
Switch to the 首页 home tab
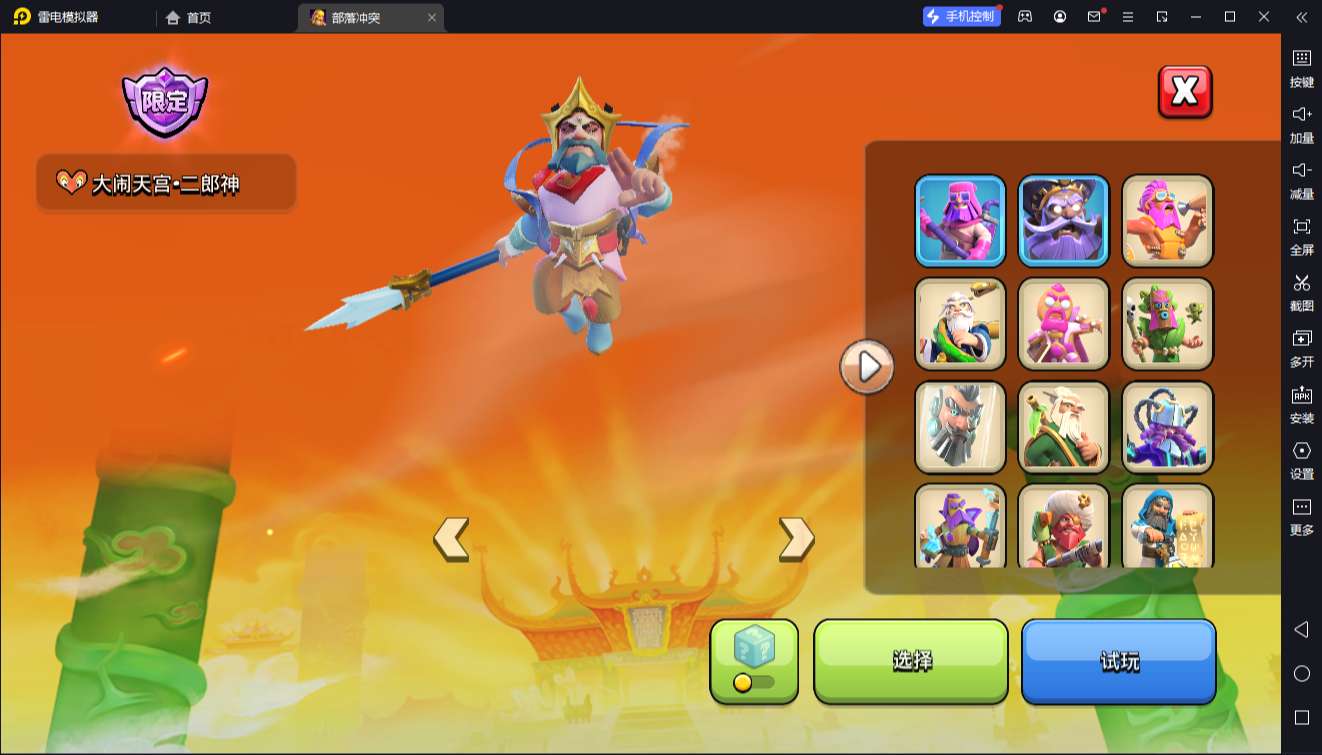pyautogui.click(x=188, y=17)
